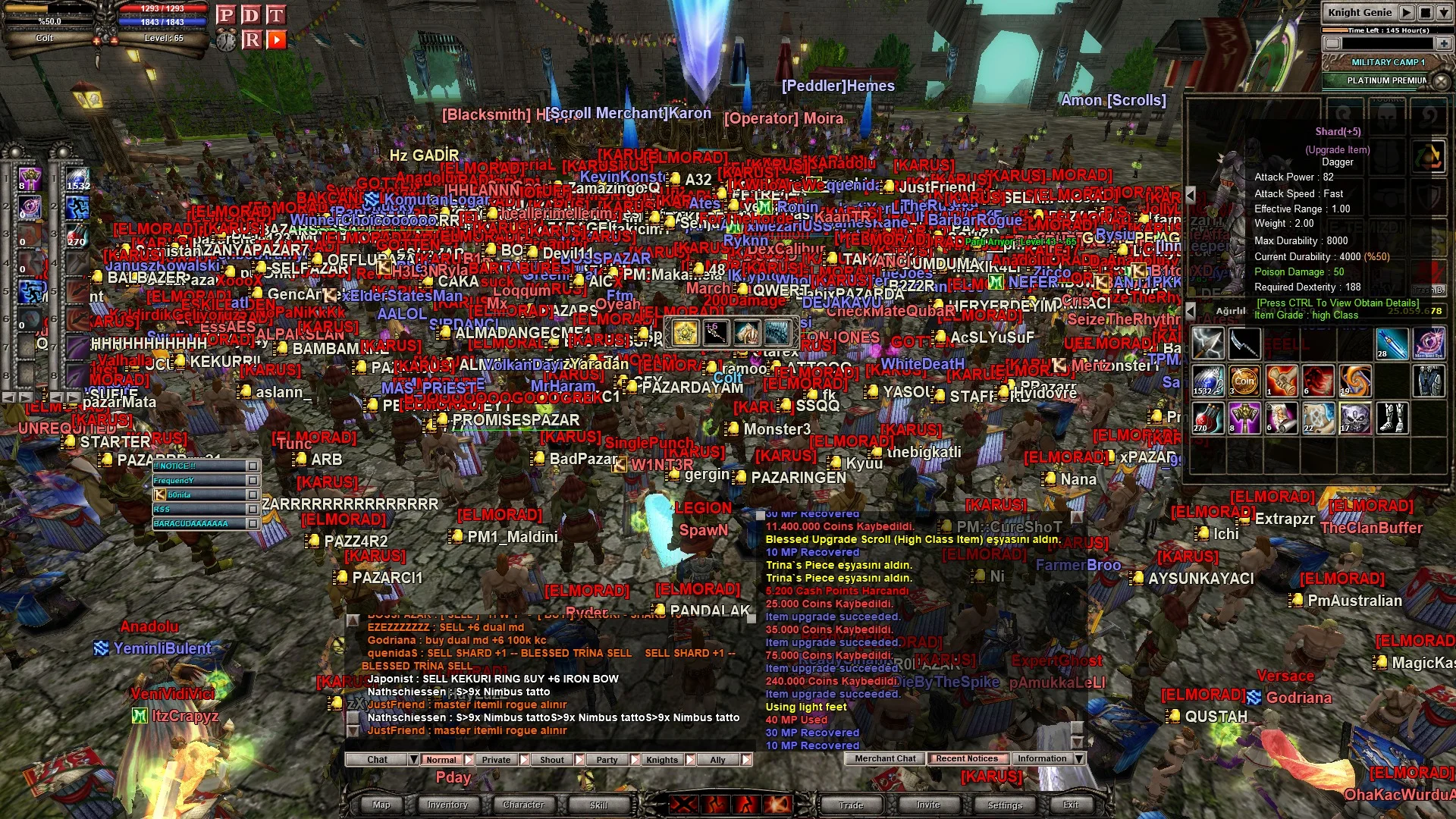The image size is (1456, 819).
Task: Stop the Knight Genie with square button
Action: 1426,12
